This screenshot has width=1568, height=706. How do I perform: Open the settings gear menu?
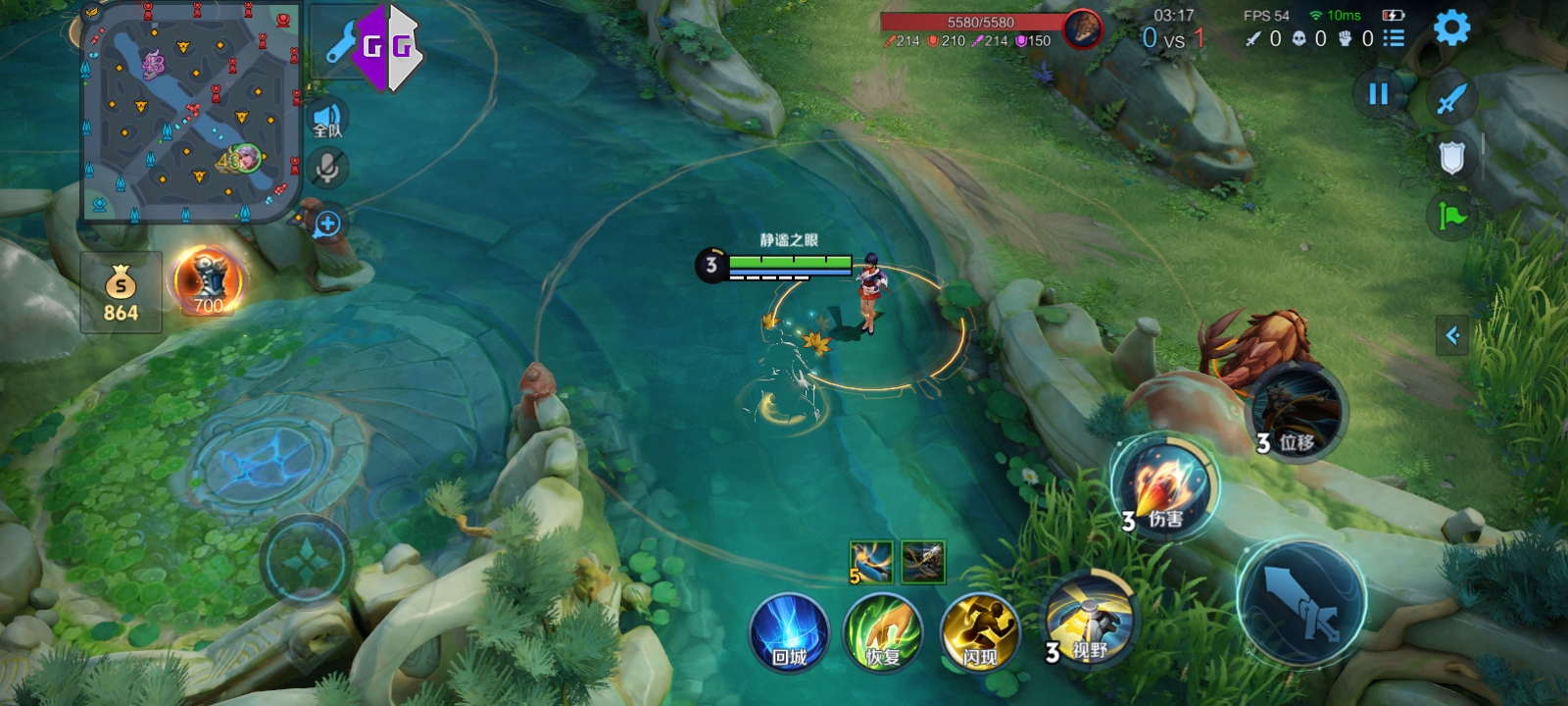(1451, 27)
